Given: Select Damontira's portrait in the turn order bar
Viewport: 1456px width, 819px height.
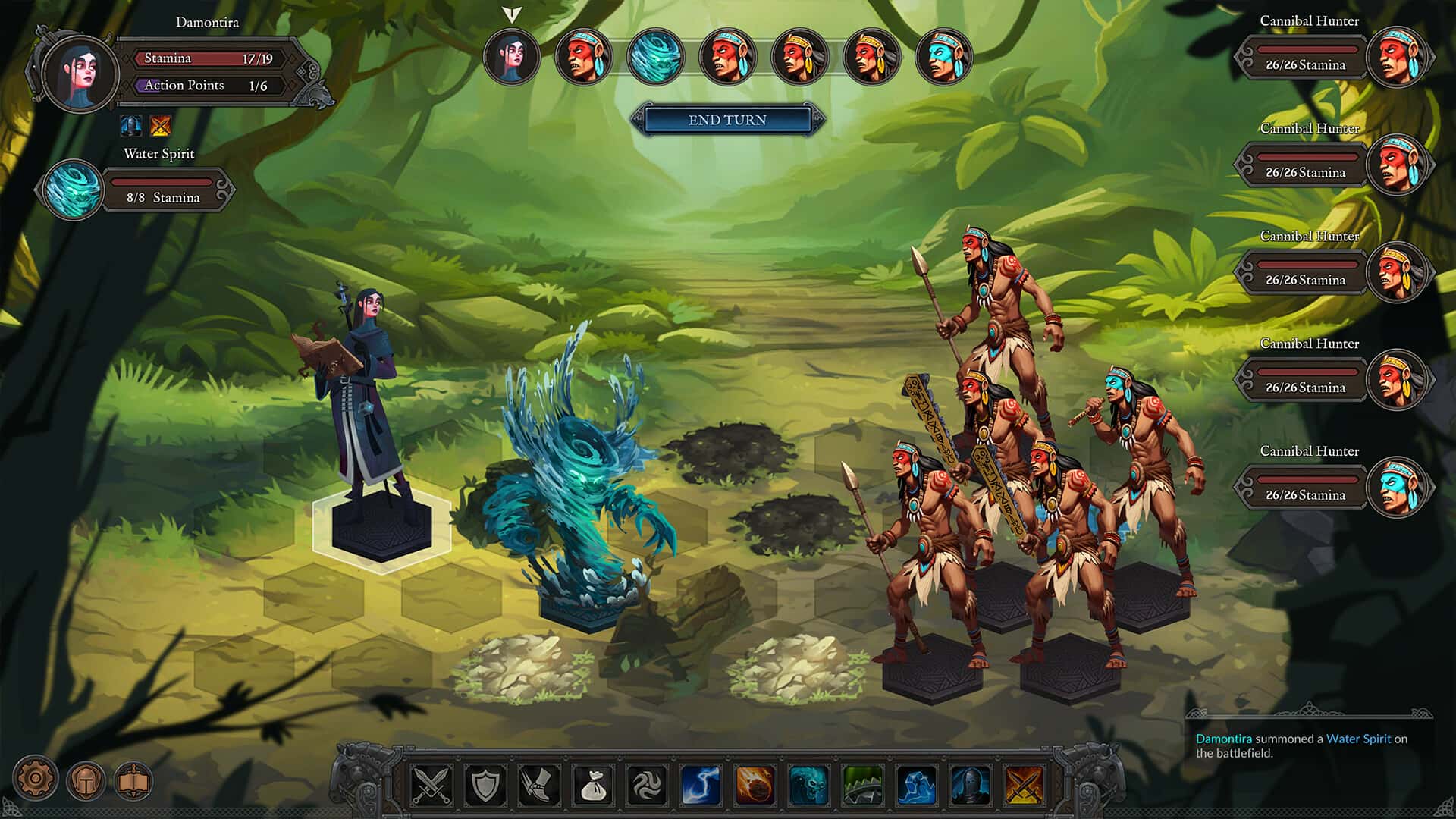Looking at the screenshot, I should pyautogui.click(x=512, y=57).
